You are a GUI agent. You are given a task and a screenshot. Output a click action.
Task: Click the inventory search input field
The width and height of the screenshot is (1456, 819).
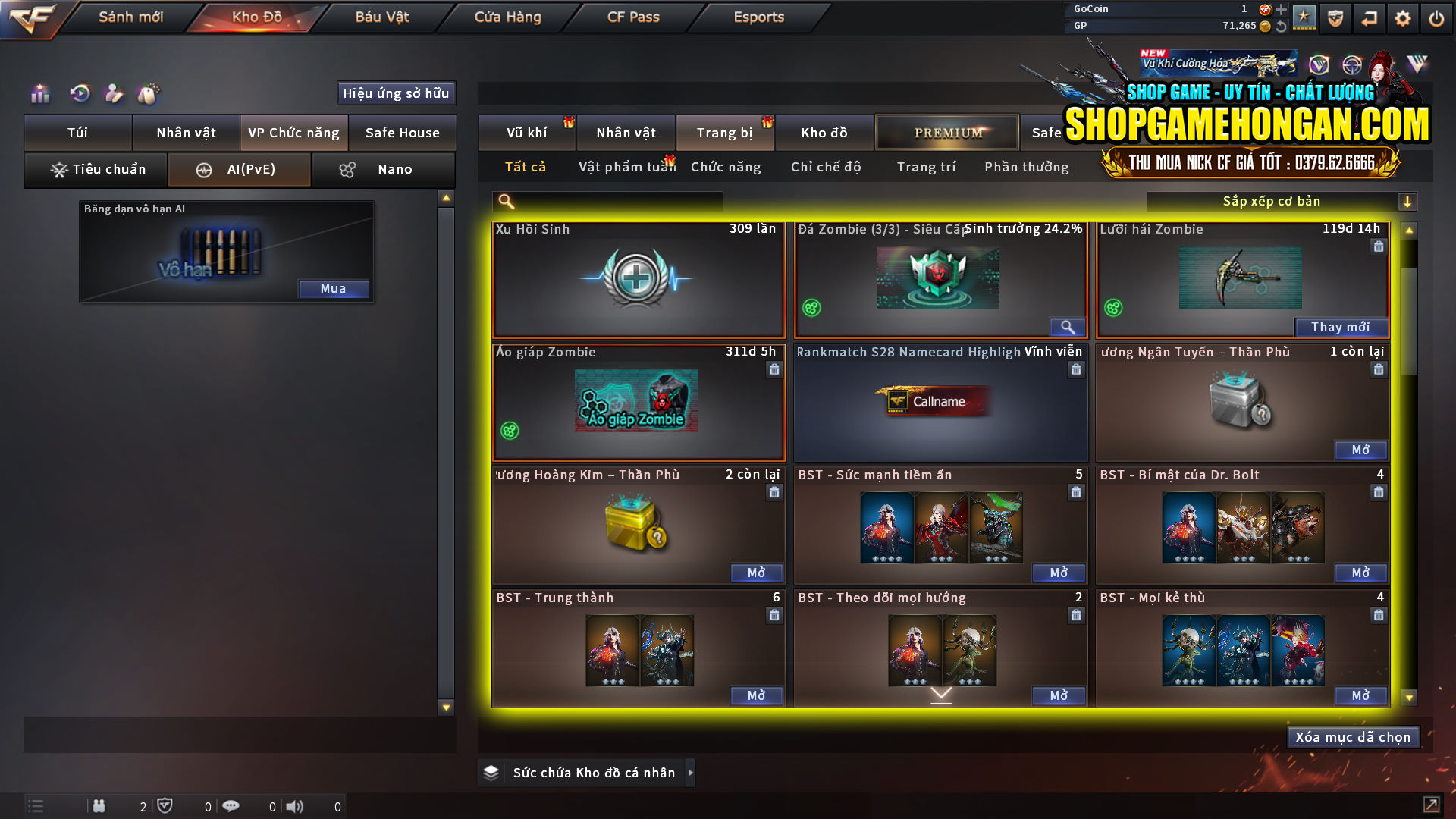607,202
